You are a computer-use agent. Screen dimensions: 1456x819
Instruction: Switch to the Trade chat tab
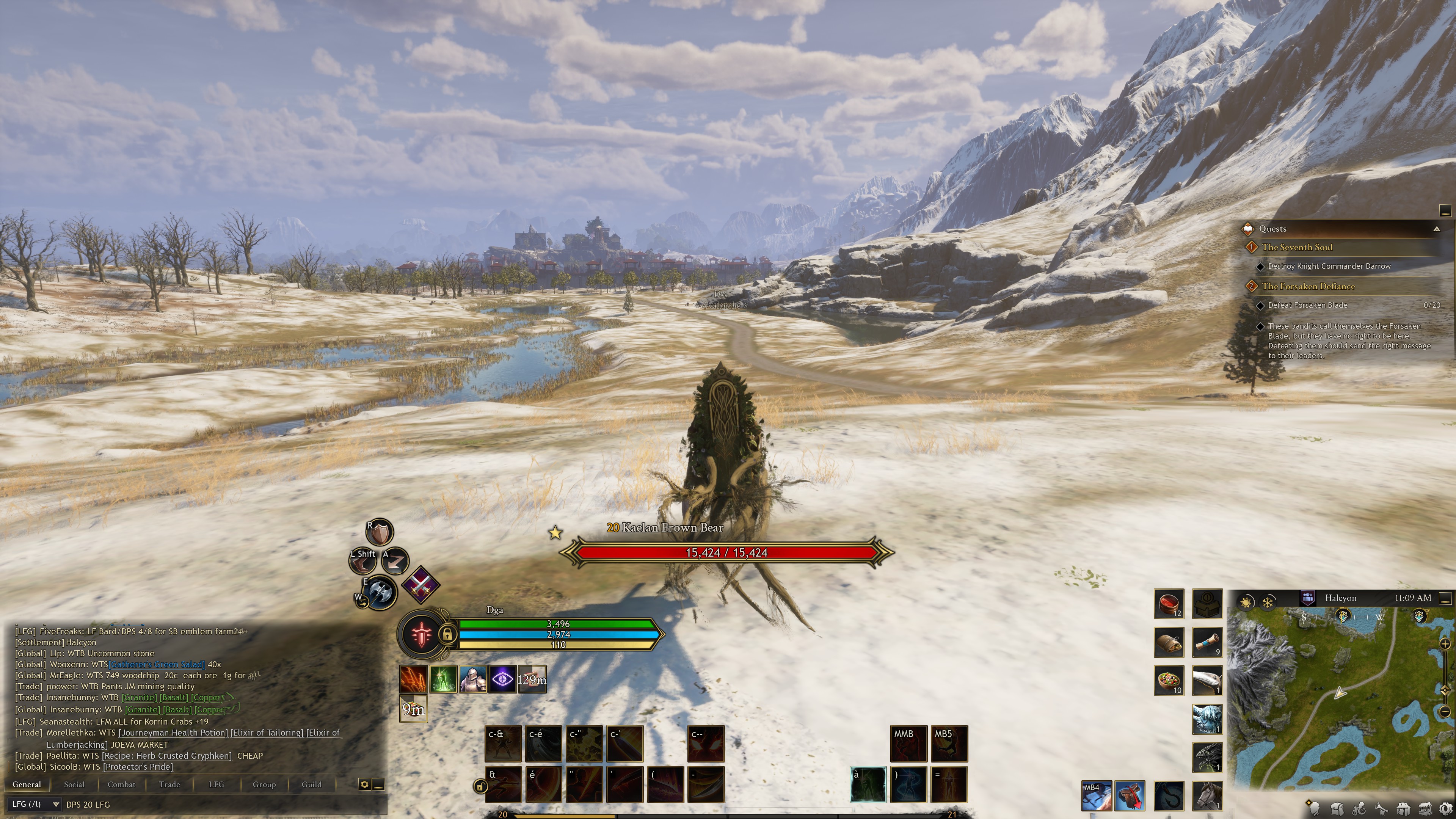(169, 784)
